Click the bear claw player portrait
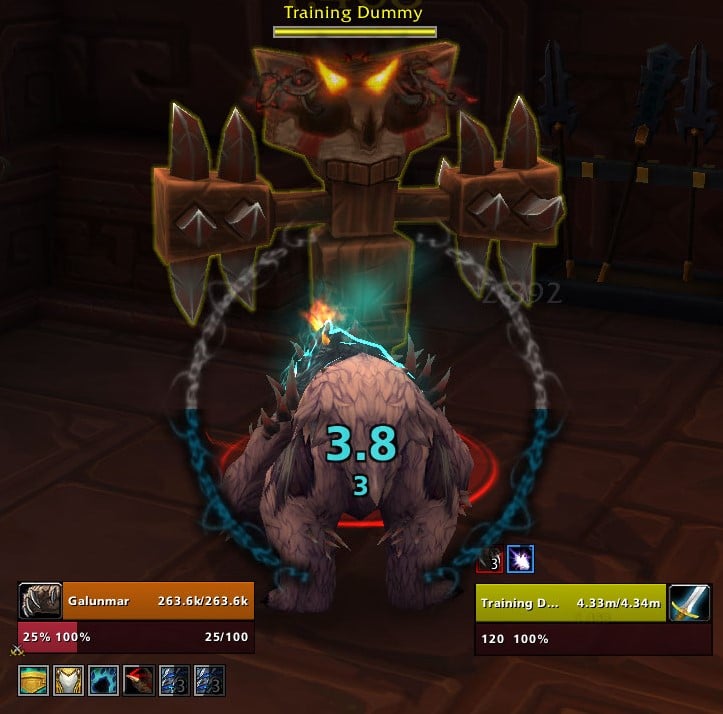This screenshot has height=714, width=723. click(x=39, y=601)
